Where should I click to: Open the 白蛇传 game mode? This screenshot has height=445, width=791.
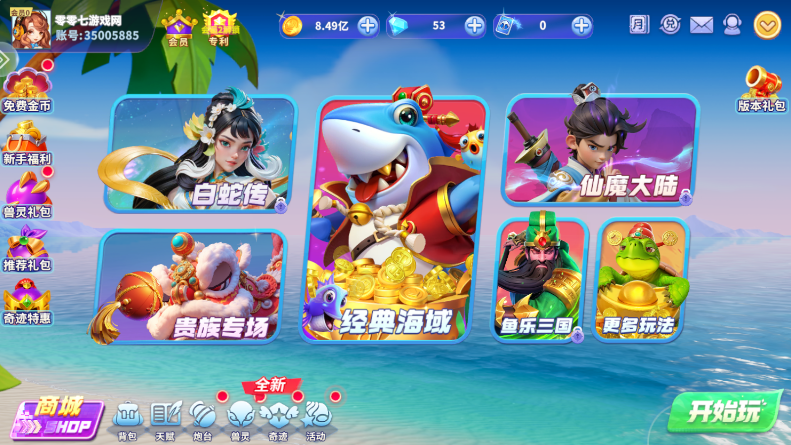click(x=200, y=153)
